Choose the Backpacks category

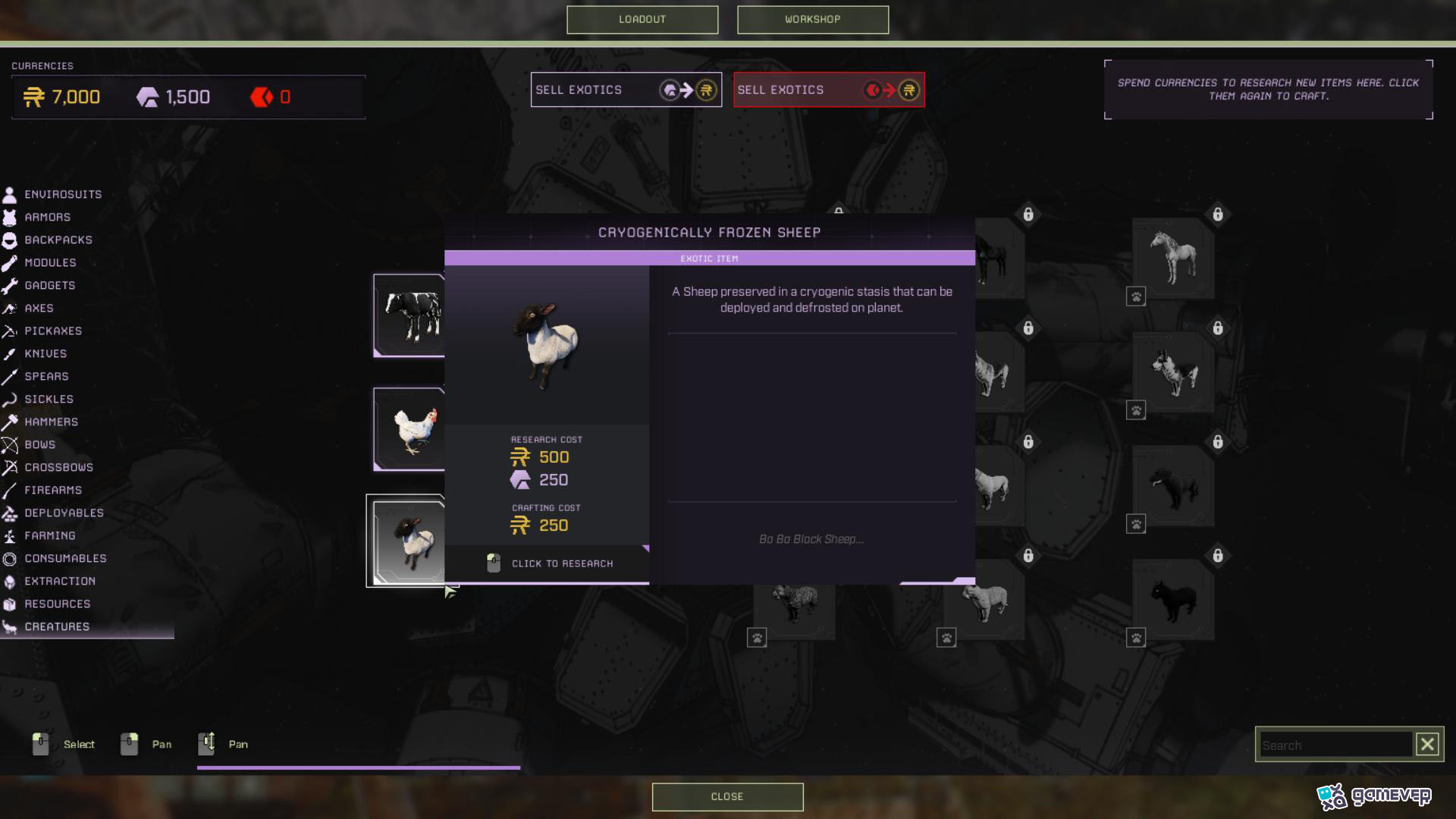58,240
